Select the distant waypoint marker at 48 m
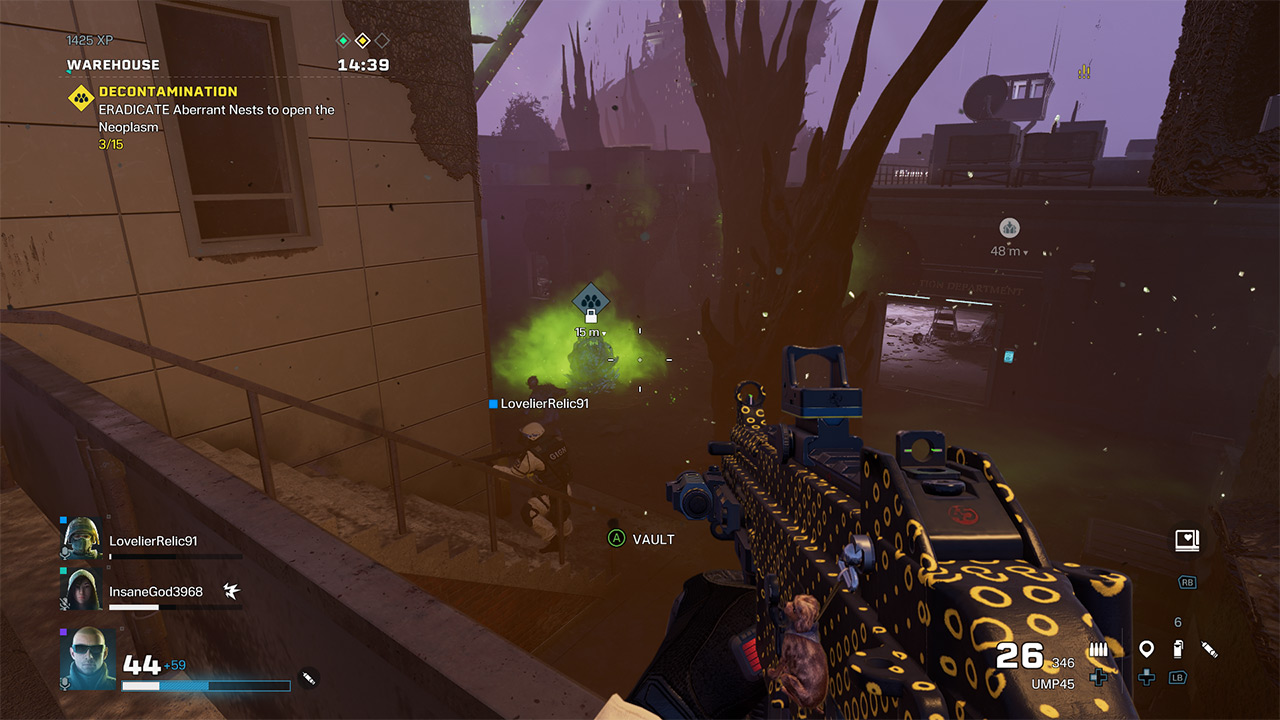This screenshot has height=720, width=1280. pos(1009,228)
